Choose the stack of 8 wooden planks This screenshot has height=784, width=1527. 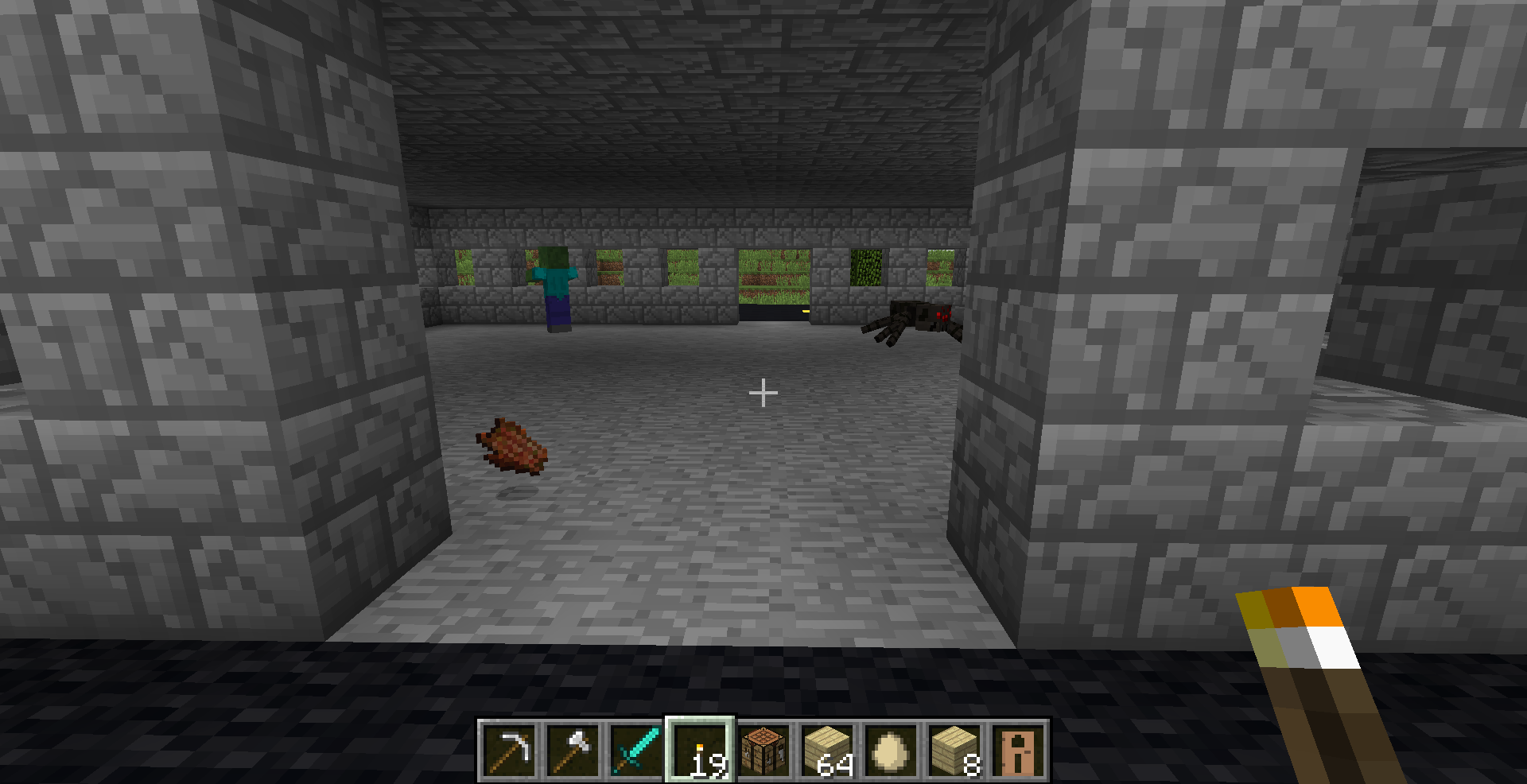point(954,750)
